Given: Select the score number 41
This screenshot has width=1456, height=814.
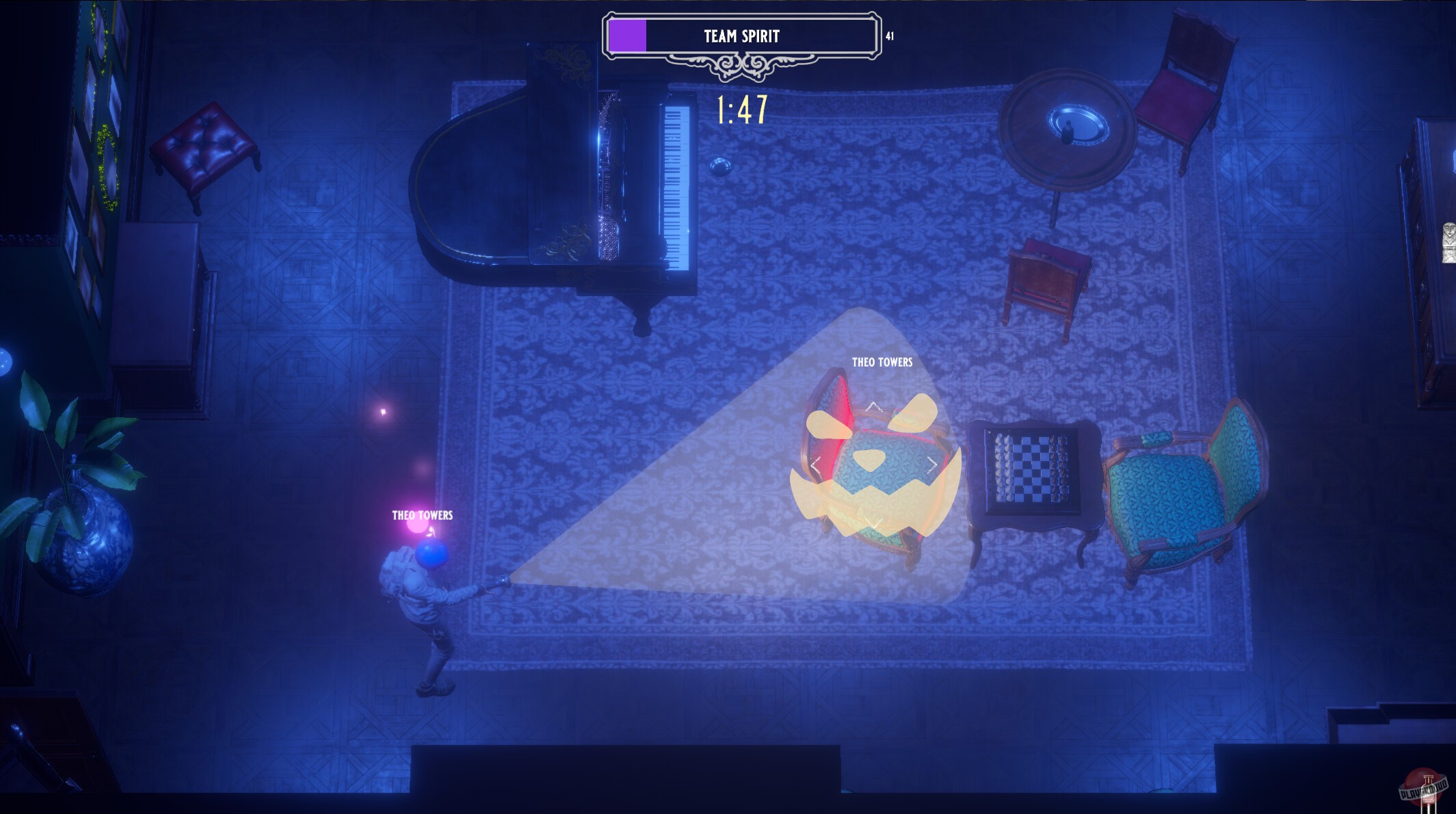Looking at the screenshot, I should (x=891, y=36).
